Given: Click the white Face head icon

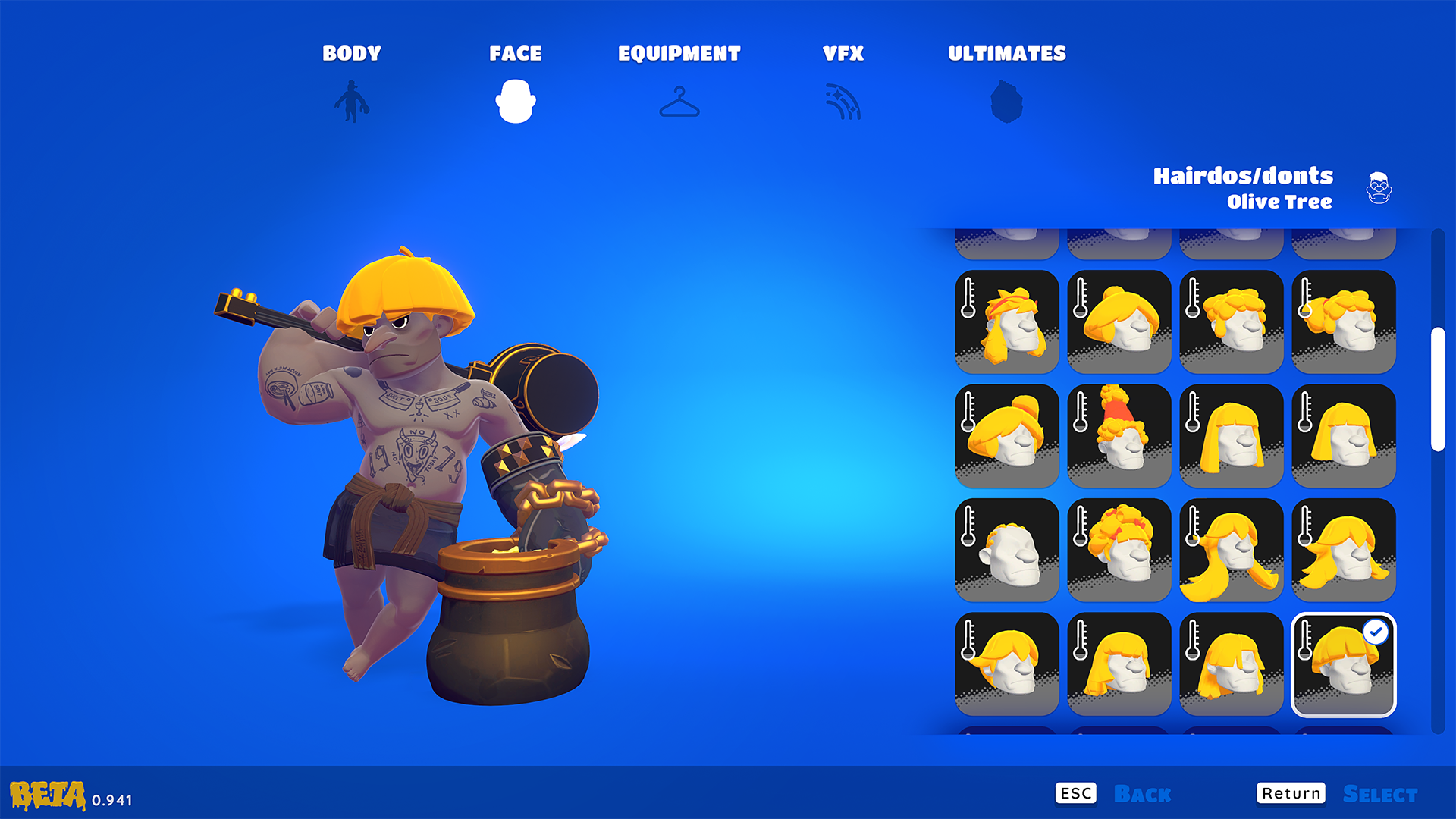Looking at the screenshot, I should (516, 102).
